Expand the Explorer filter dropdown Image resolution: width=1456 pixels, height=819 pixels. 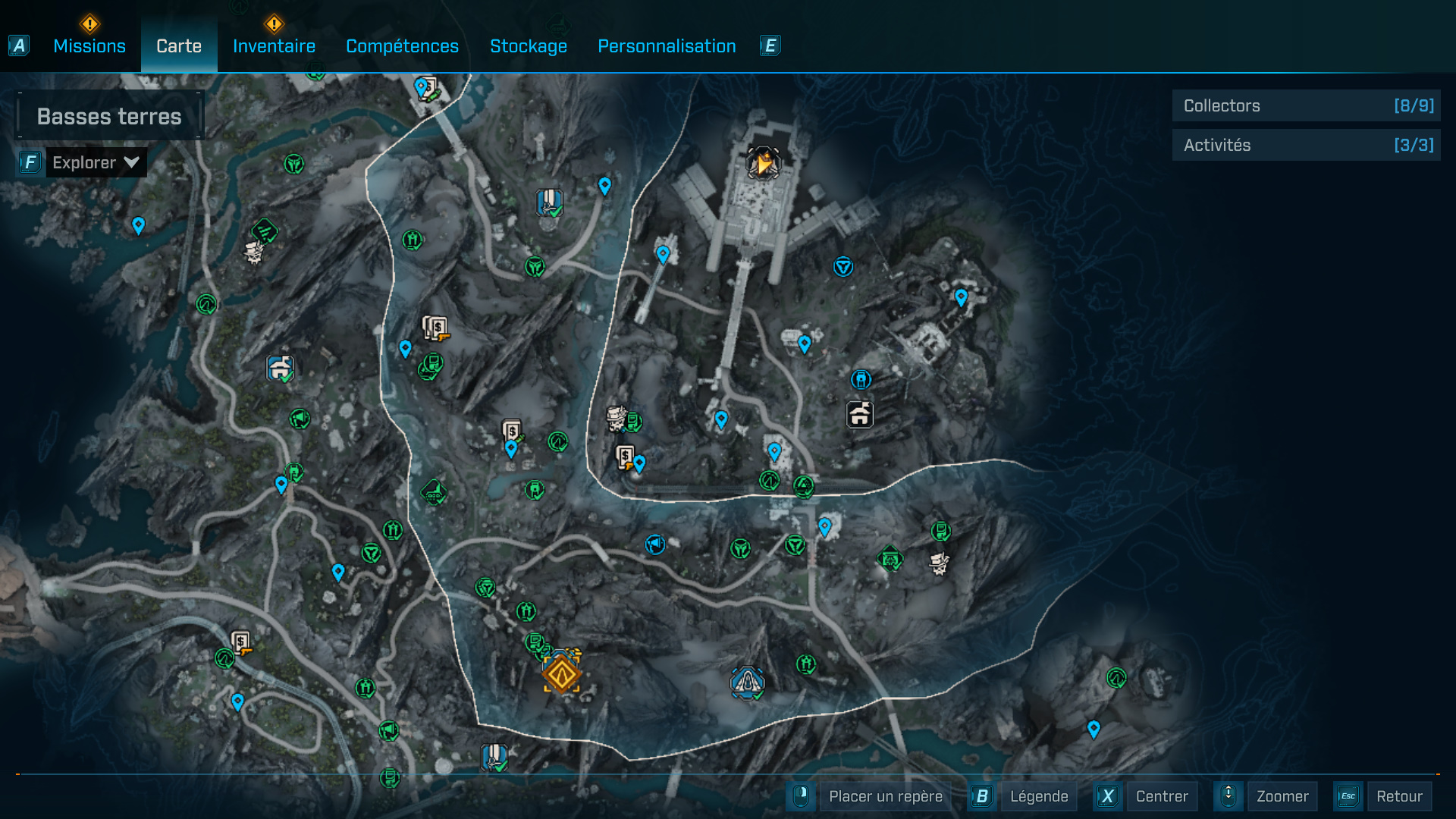[x=96, y=162]
